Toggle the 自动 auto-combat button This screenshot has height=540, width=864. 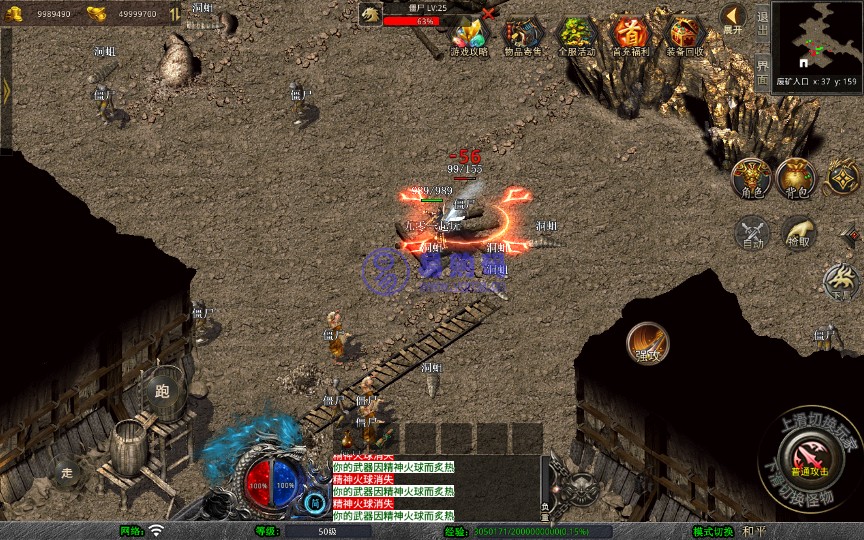(x=751, y=232)
